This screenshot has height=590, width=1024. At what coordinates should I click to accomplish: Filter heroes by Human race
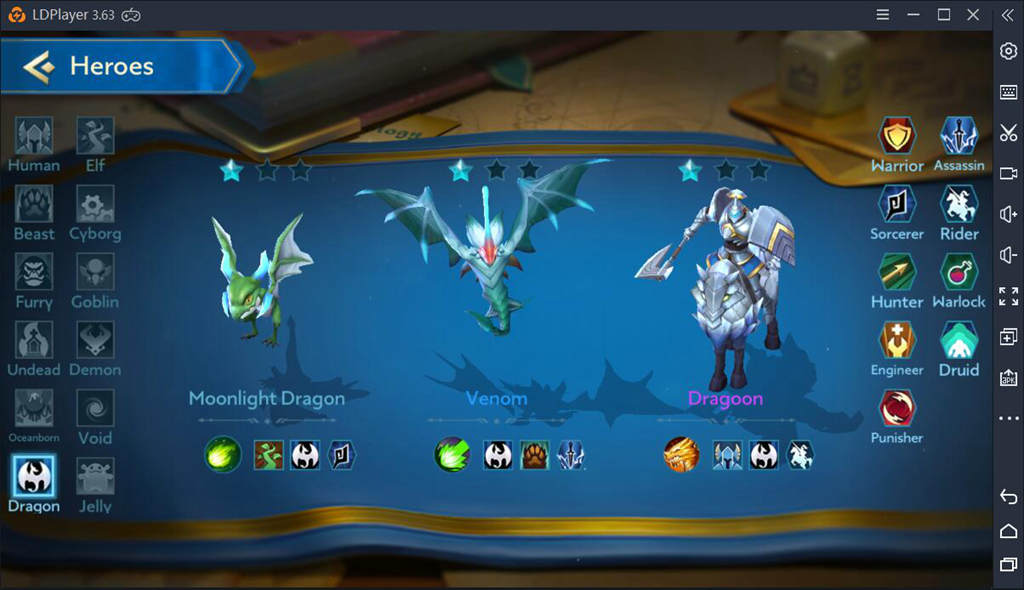[34, 137]
